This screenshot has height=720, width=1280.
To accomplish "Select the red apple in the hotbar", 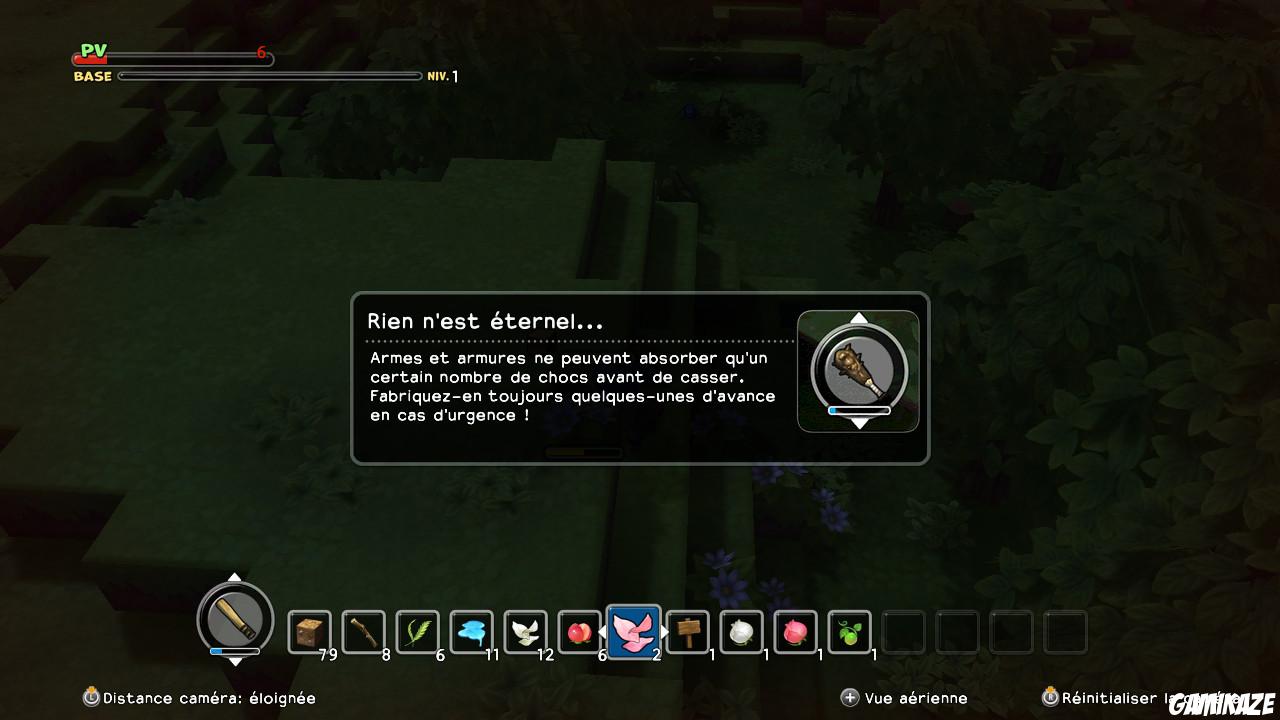I will (x=579, y=630).
